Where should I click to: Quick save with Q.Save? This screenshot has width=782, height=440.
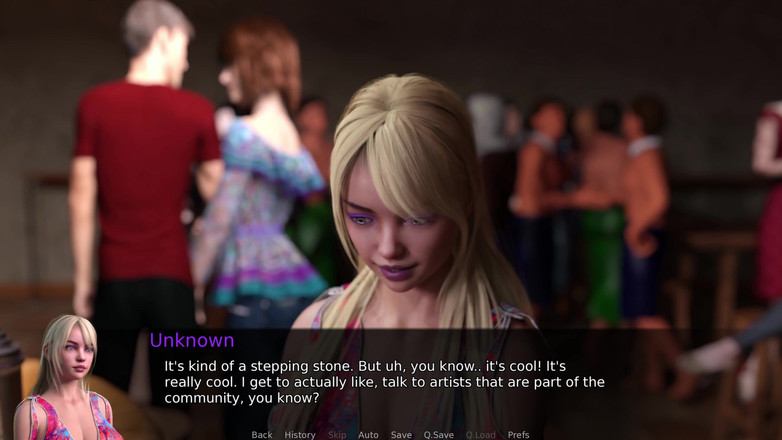pos(438,435)
